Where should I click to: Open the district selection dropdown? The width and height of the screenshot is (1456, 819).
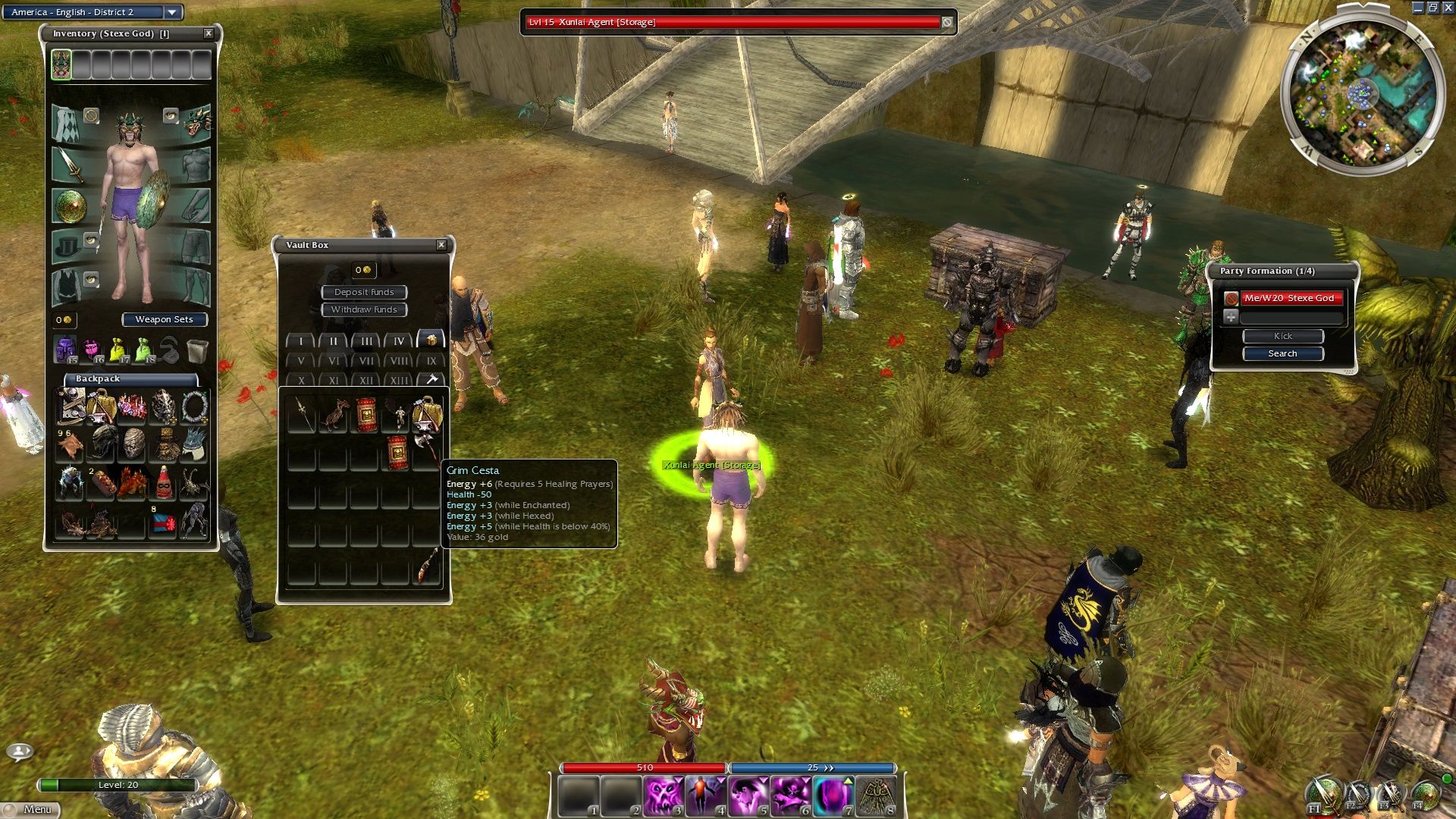click(x=172, y=12)
